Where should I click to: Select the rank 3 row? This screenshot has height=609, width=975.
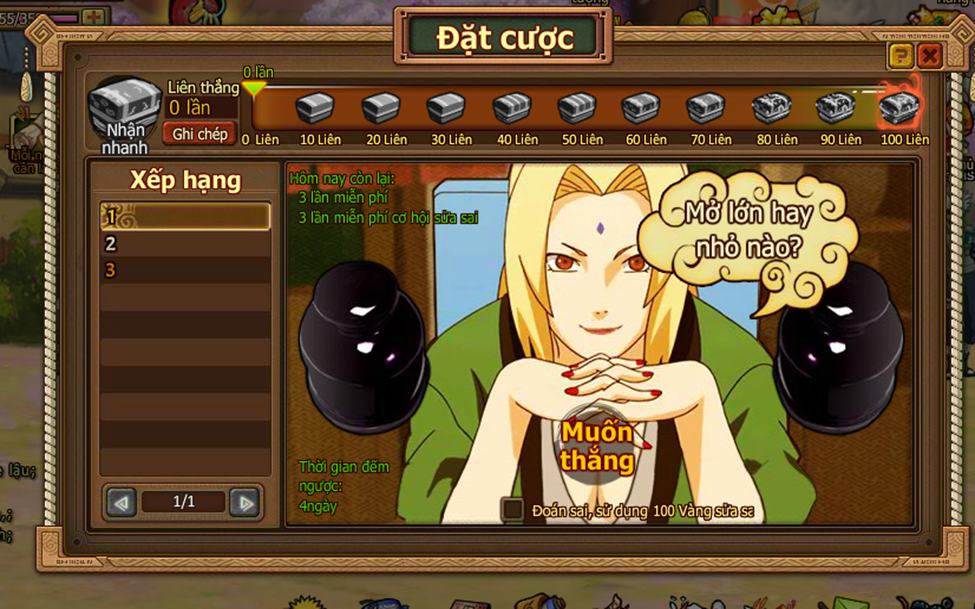185,271
